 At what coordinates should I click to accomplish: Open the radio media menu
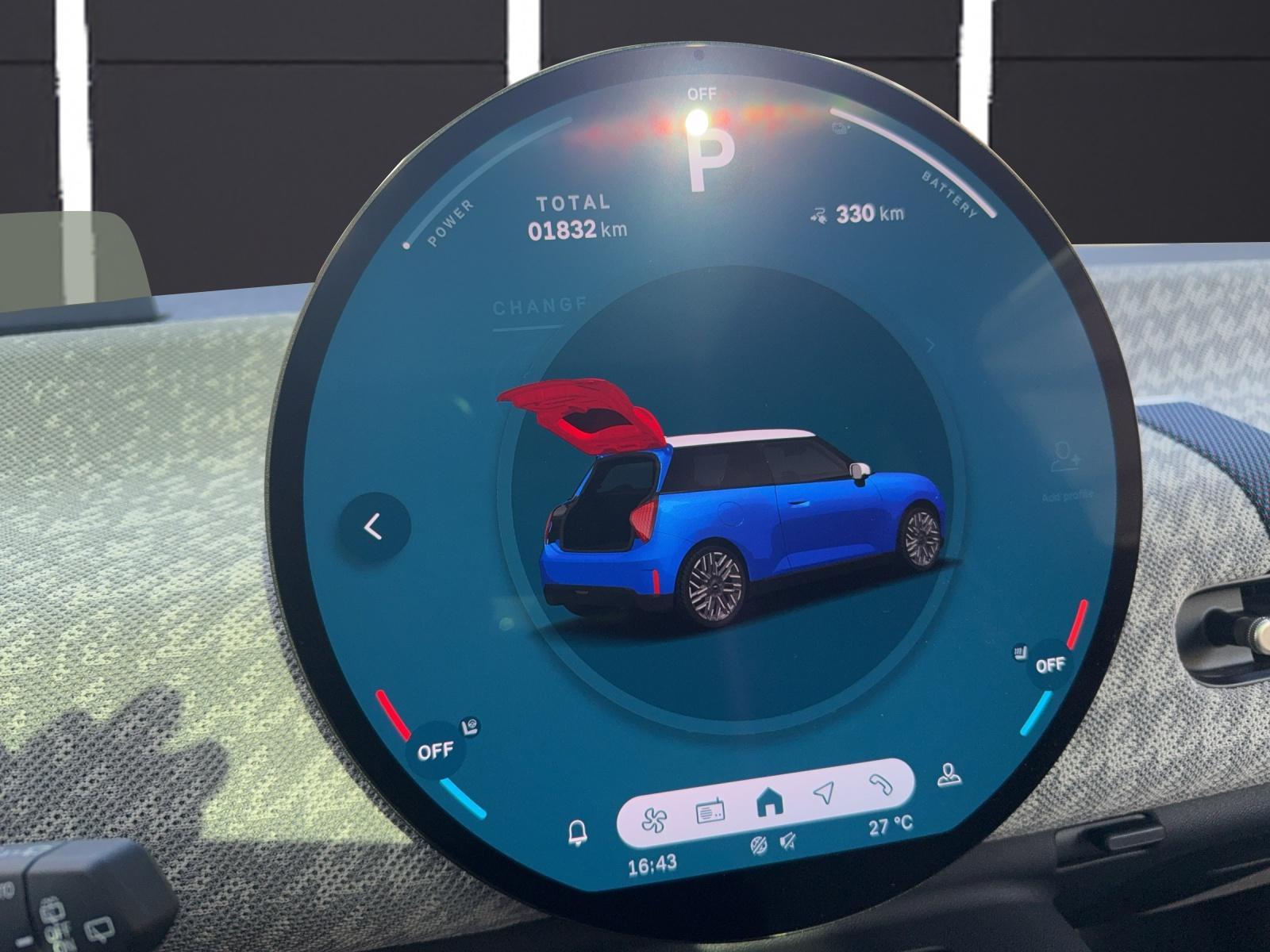point(710,812)
